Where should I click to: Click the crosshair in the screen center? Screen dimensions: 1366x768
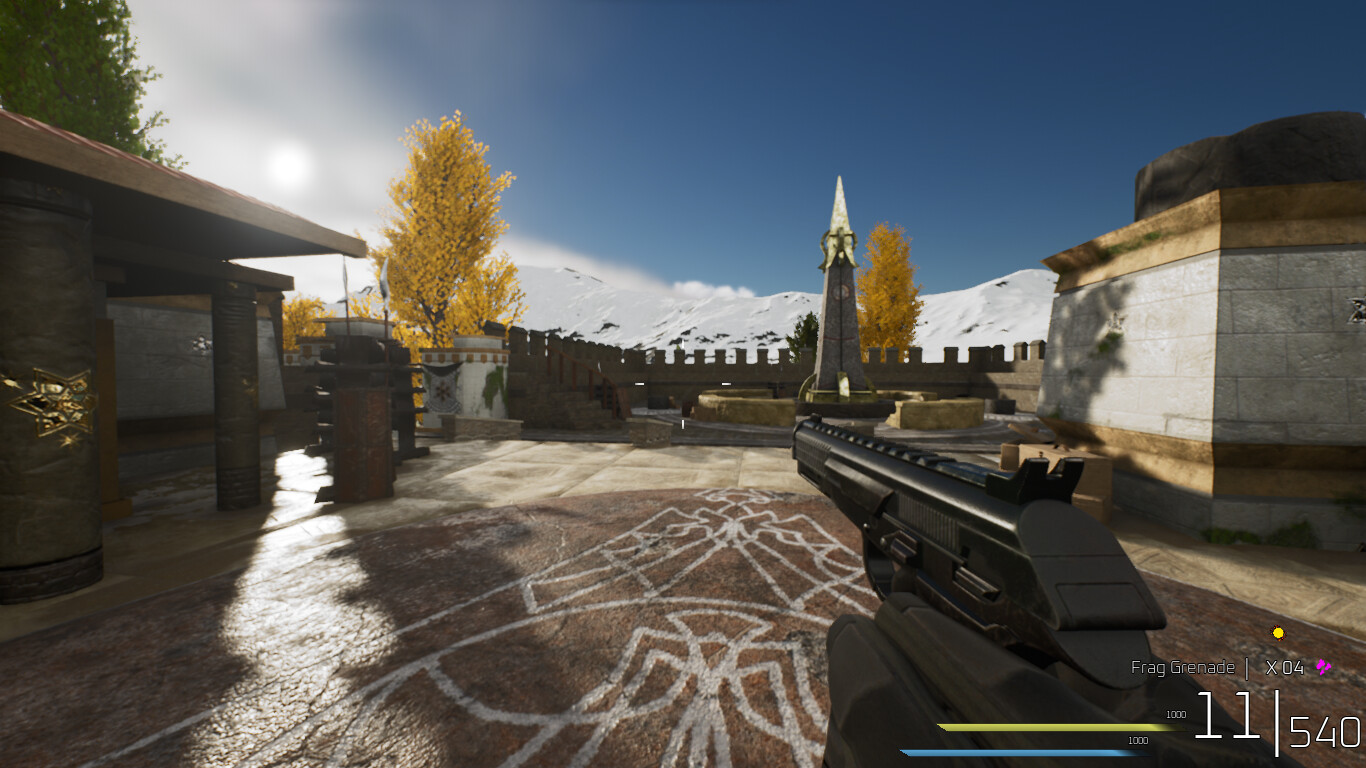pos(683,384)
